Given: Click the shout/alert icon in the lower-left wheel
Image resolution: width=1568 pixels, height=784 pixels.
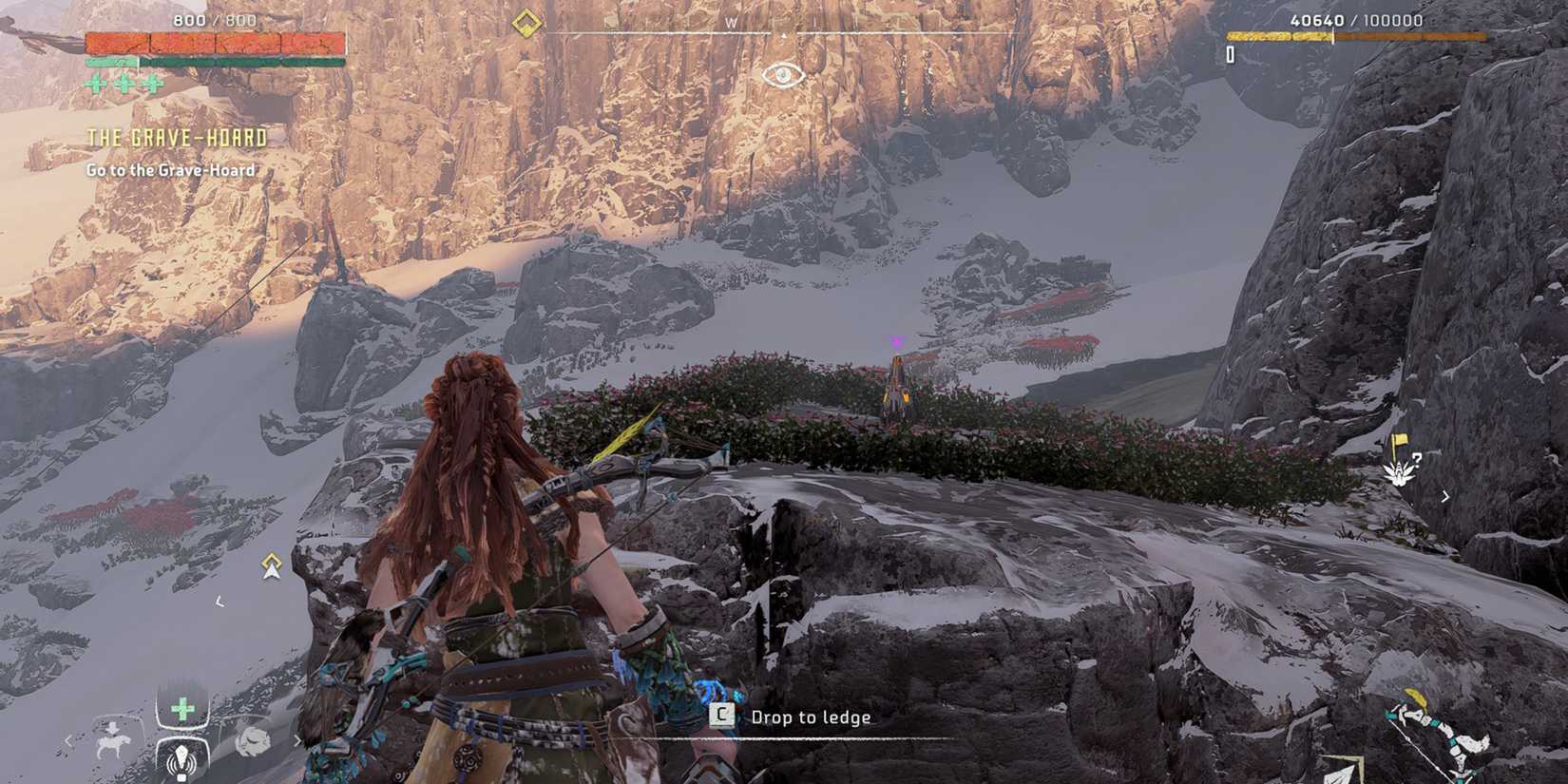Looking at the screenshot, I should tap(181, 760).
